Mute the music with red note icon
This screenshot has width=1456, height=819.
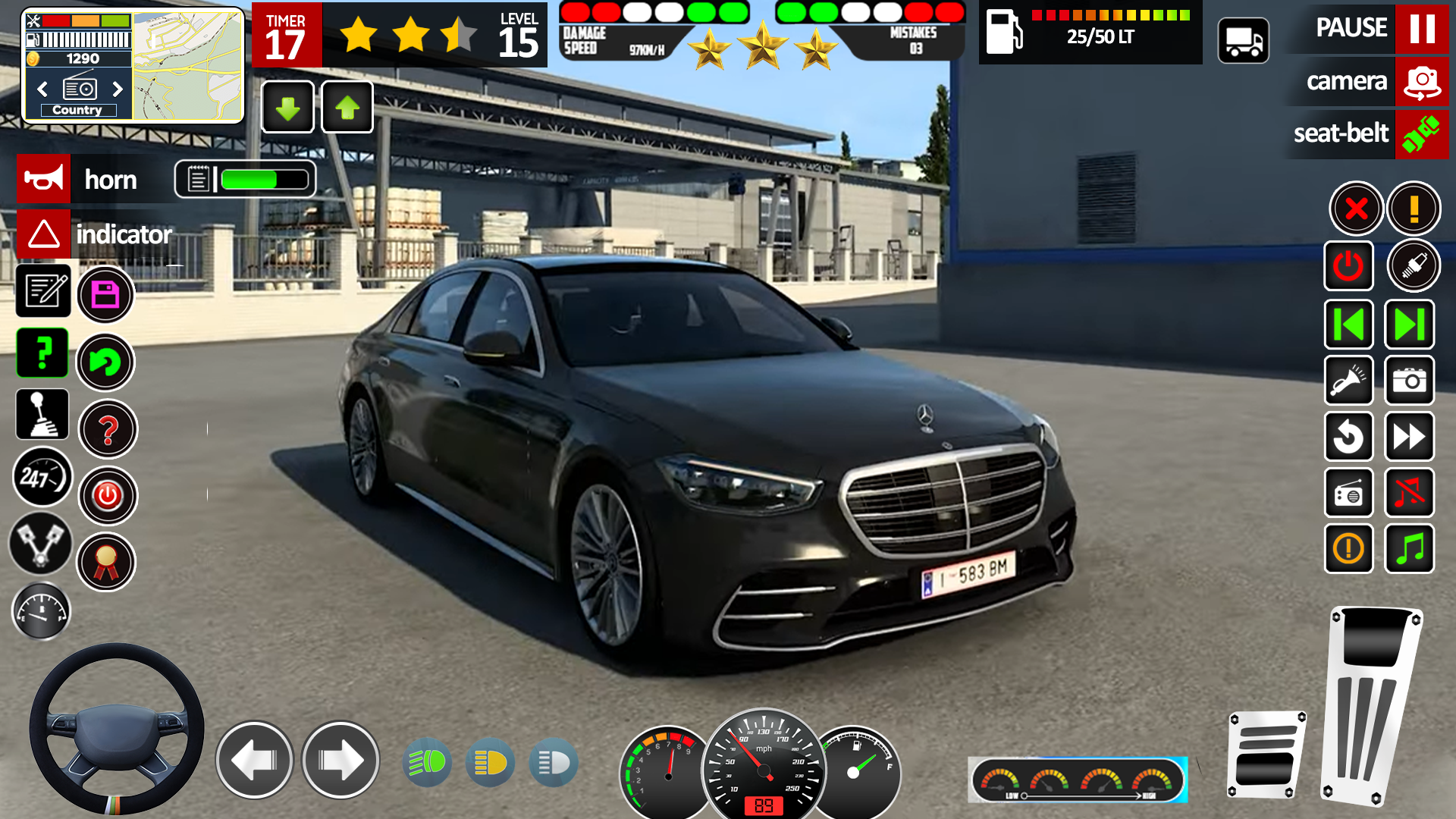(1410, 493)
